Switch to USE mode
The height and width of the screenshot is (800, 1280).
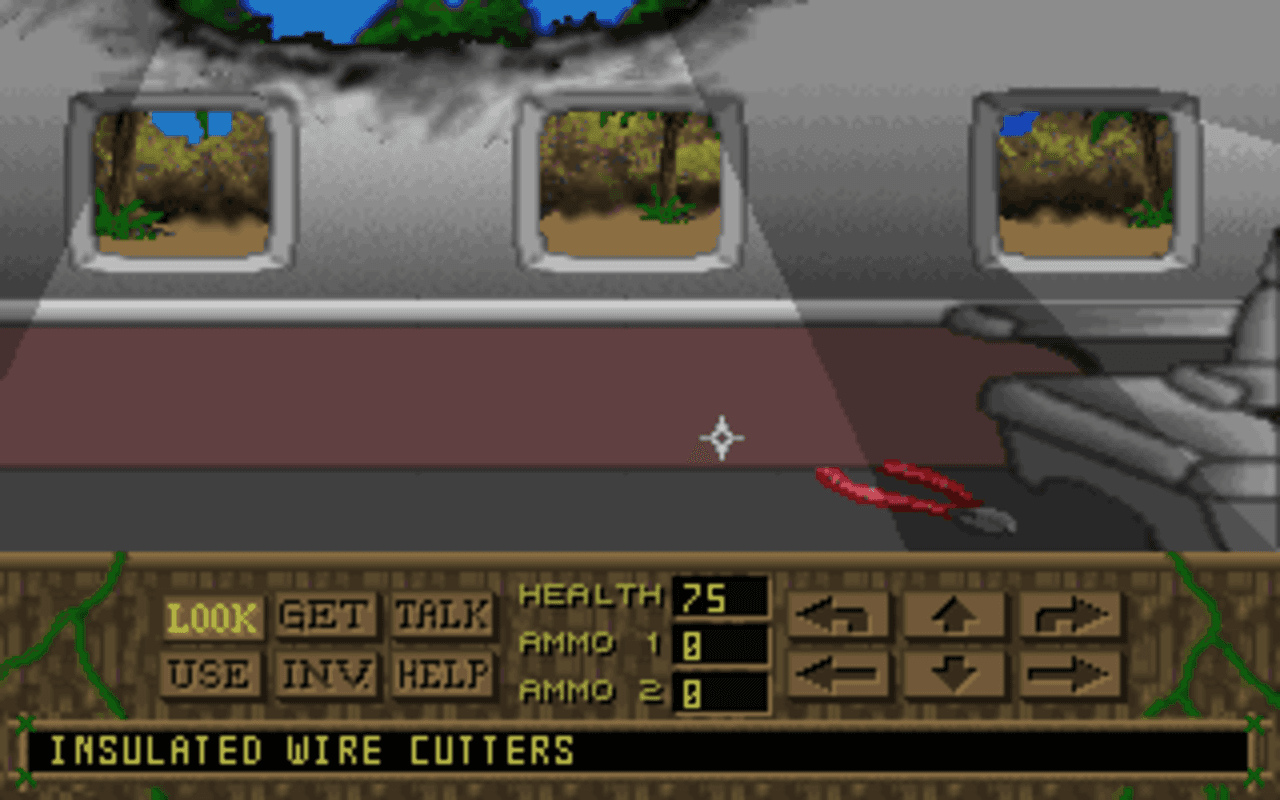tap(210, 675)
